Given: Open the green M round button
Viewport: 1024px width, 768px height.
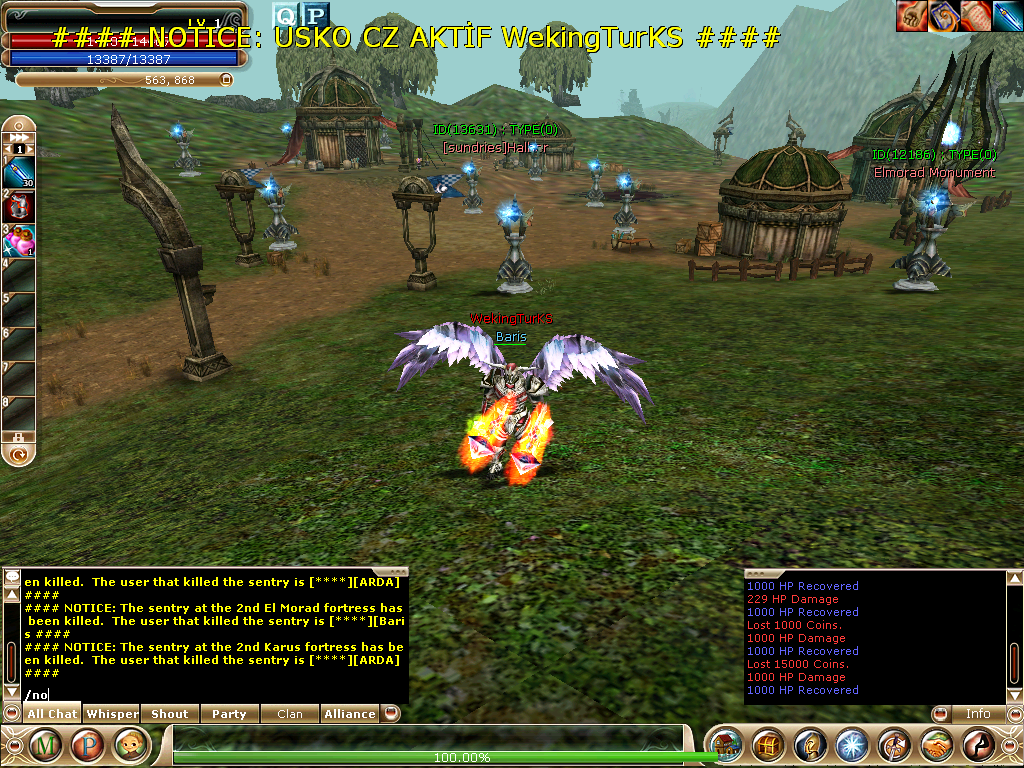Looking at the screenshot, I should click(x=46, y=745).
